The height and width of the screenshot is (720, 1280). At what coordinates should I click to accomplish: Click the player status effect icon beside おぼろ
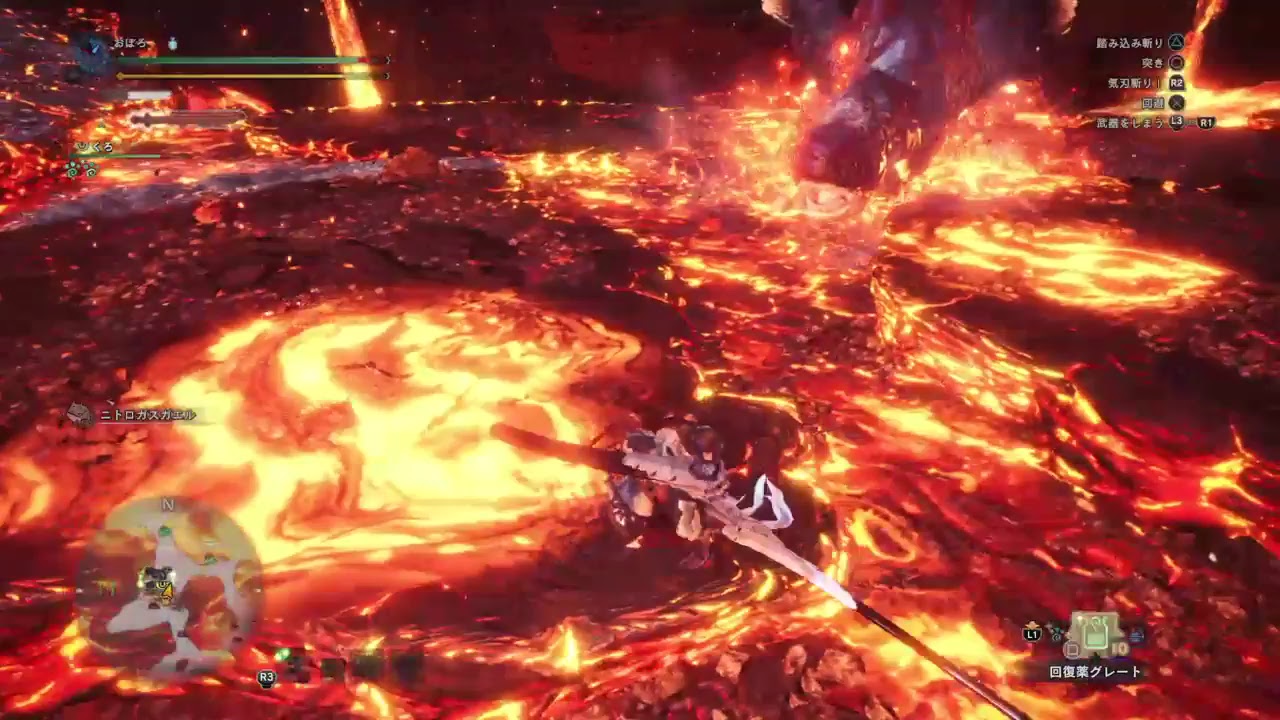(x=172, y=45)
